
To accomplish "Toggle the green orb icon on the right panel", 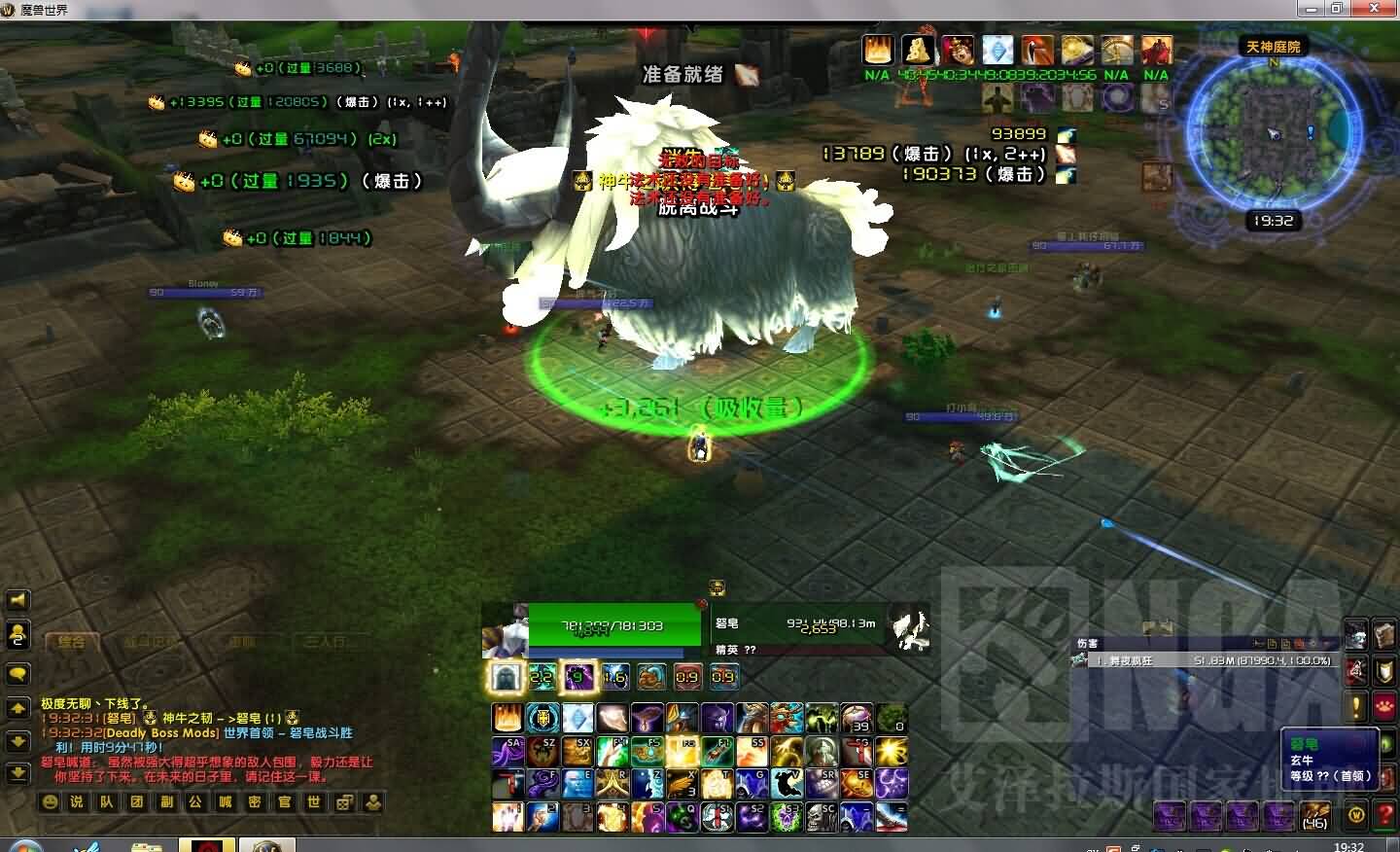I will [1384, 743].
